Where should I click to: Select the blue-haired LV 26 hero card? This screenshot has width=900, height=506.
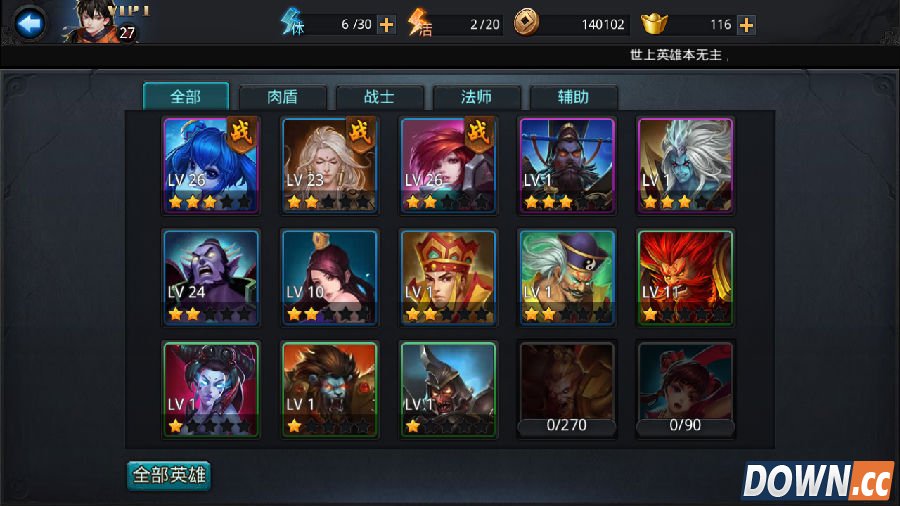pyautogui.click(x=211, y=165)
